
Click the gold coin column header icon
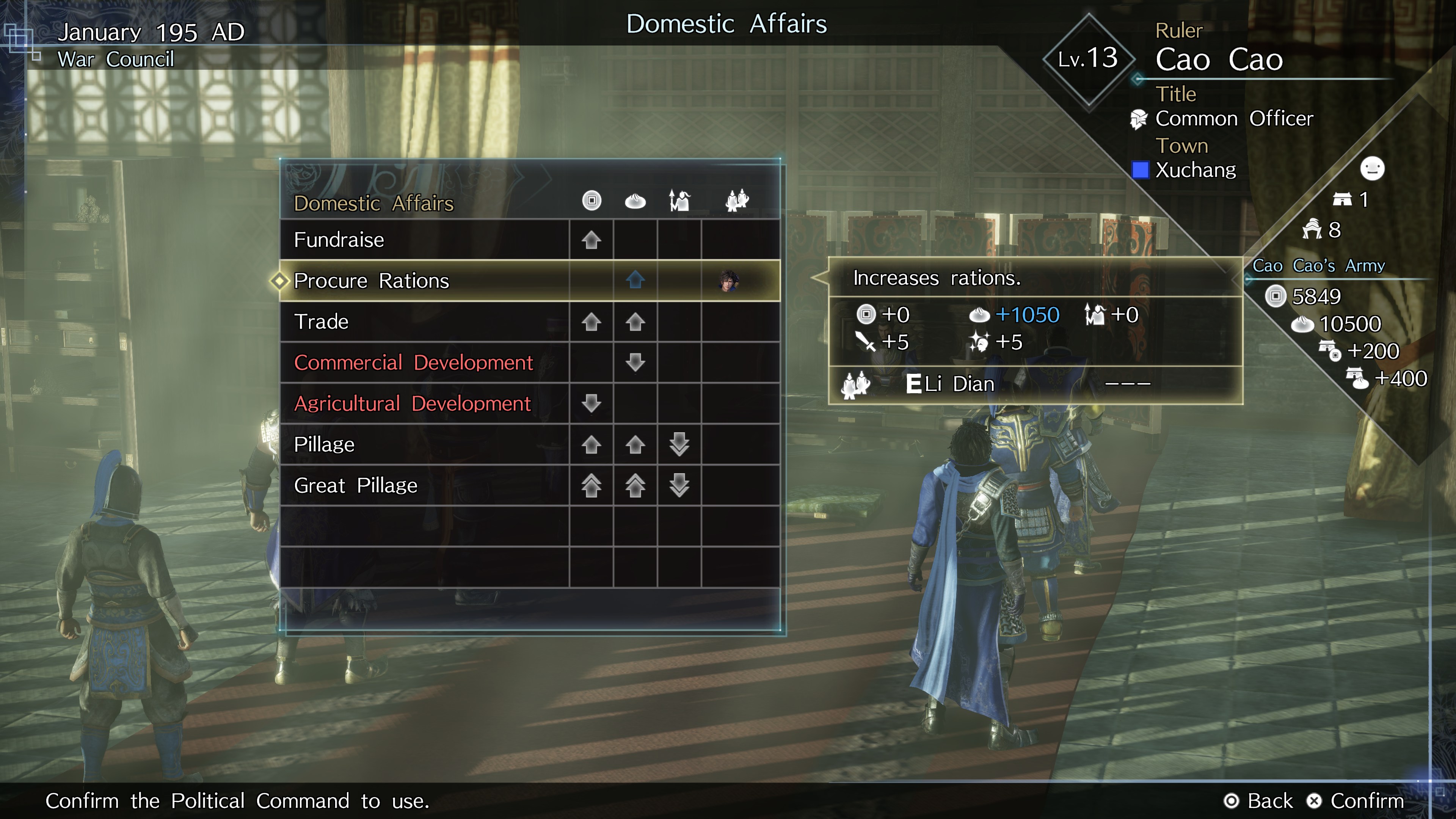(x=591, y=201)
